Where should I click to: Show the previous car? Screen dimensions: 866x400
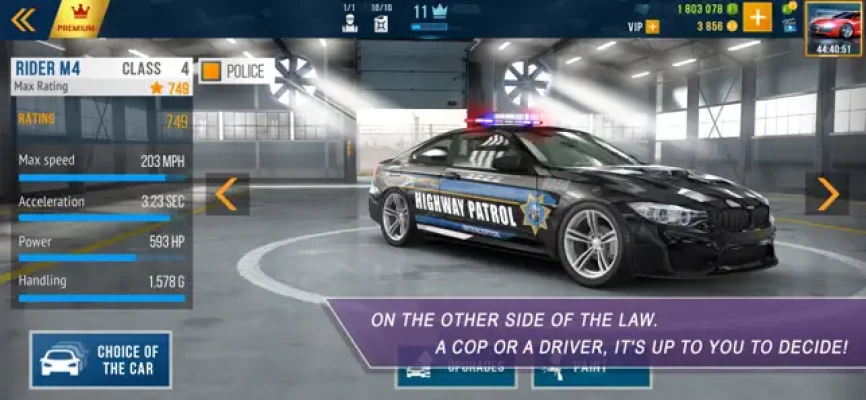click(x=227, y=194)
